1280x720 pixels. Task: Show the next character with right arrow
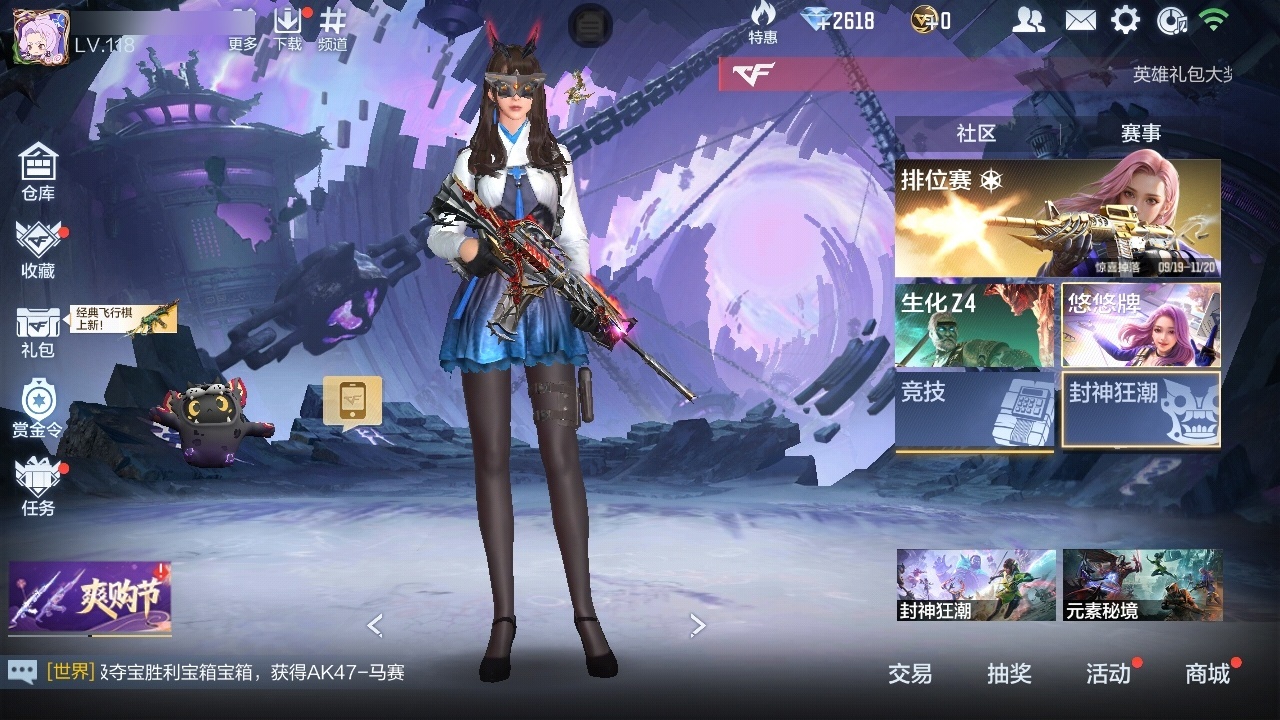click(x=698, y=626)
